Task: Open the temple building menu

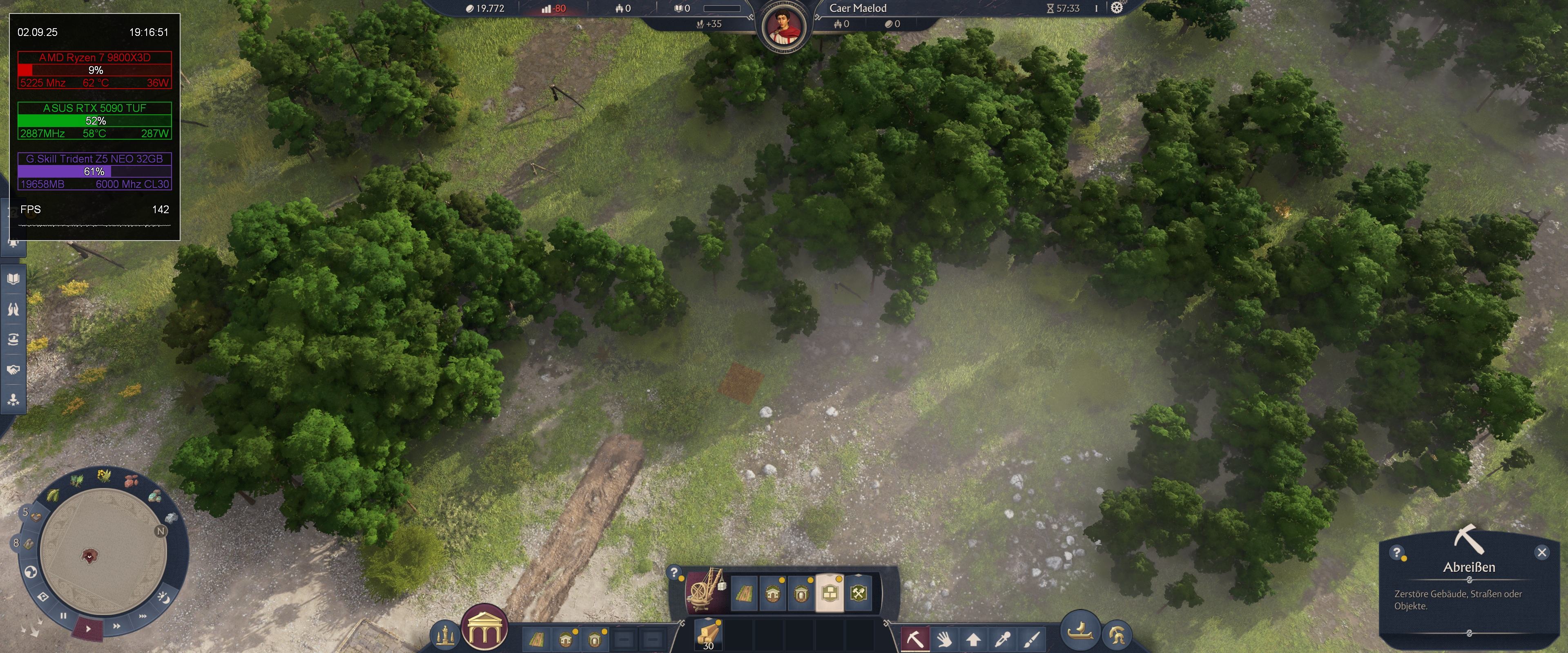Action: pyautogui.click(x=484, y=628)
